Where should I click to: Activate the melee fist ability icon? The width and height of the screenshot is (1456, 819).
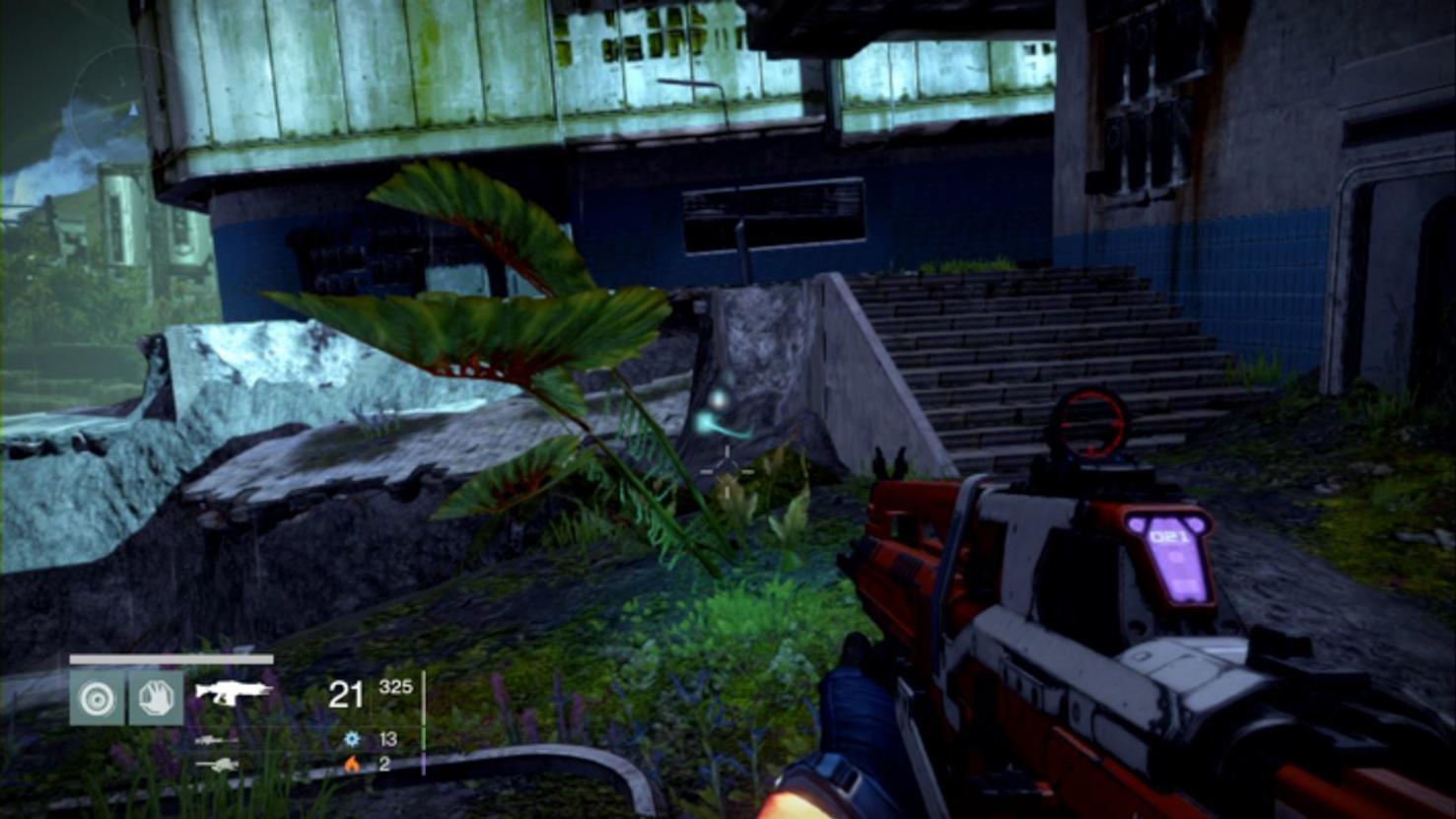pyautogui.click(x=157, y=698)
